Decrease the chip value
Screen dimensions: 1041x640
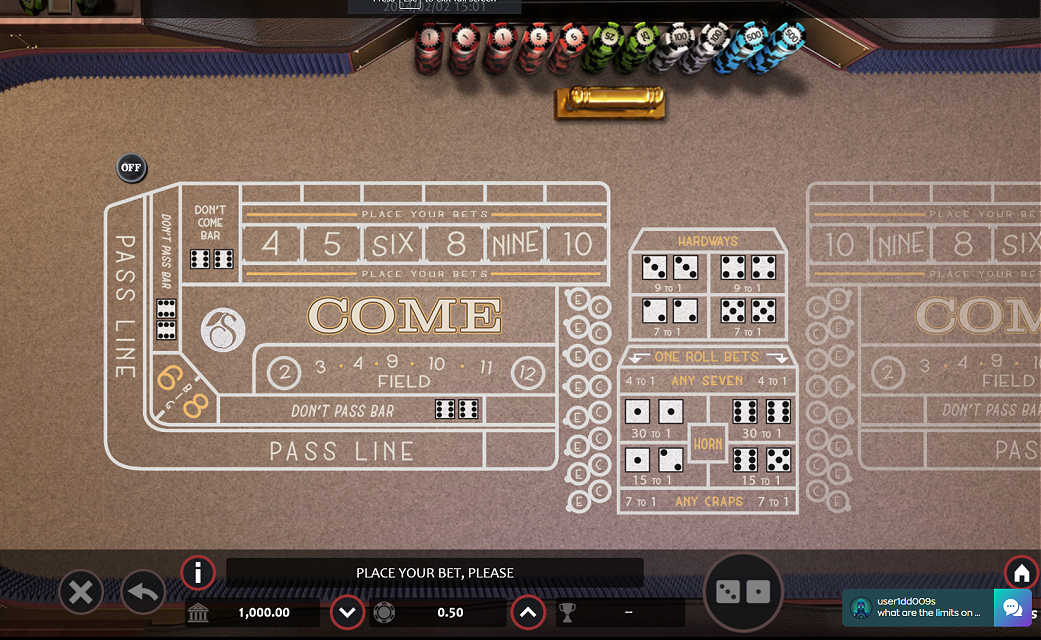[347, 612]
